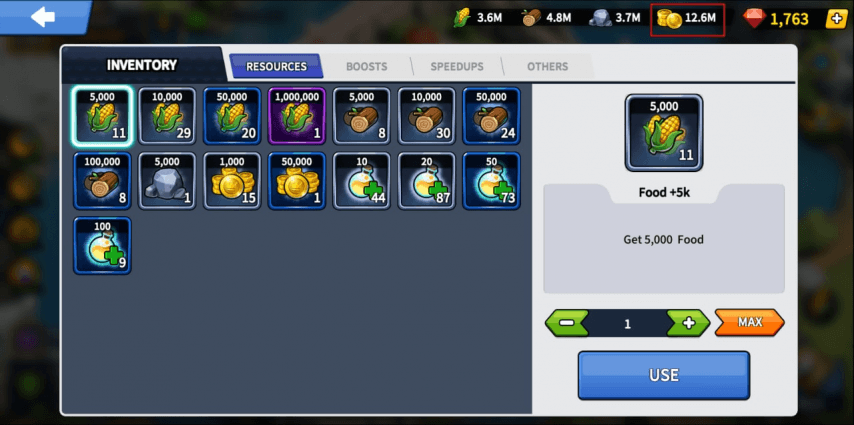
Task: Select the 1,000,000 food item slot
Action: click(297, 116)
